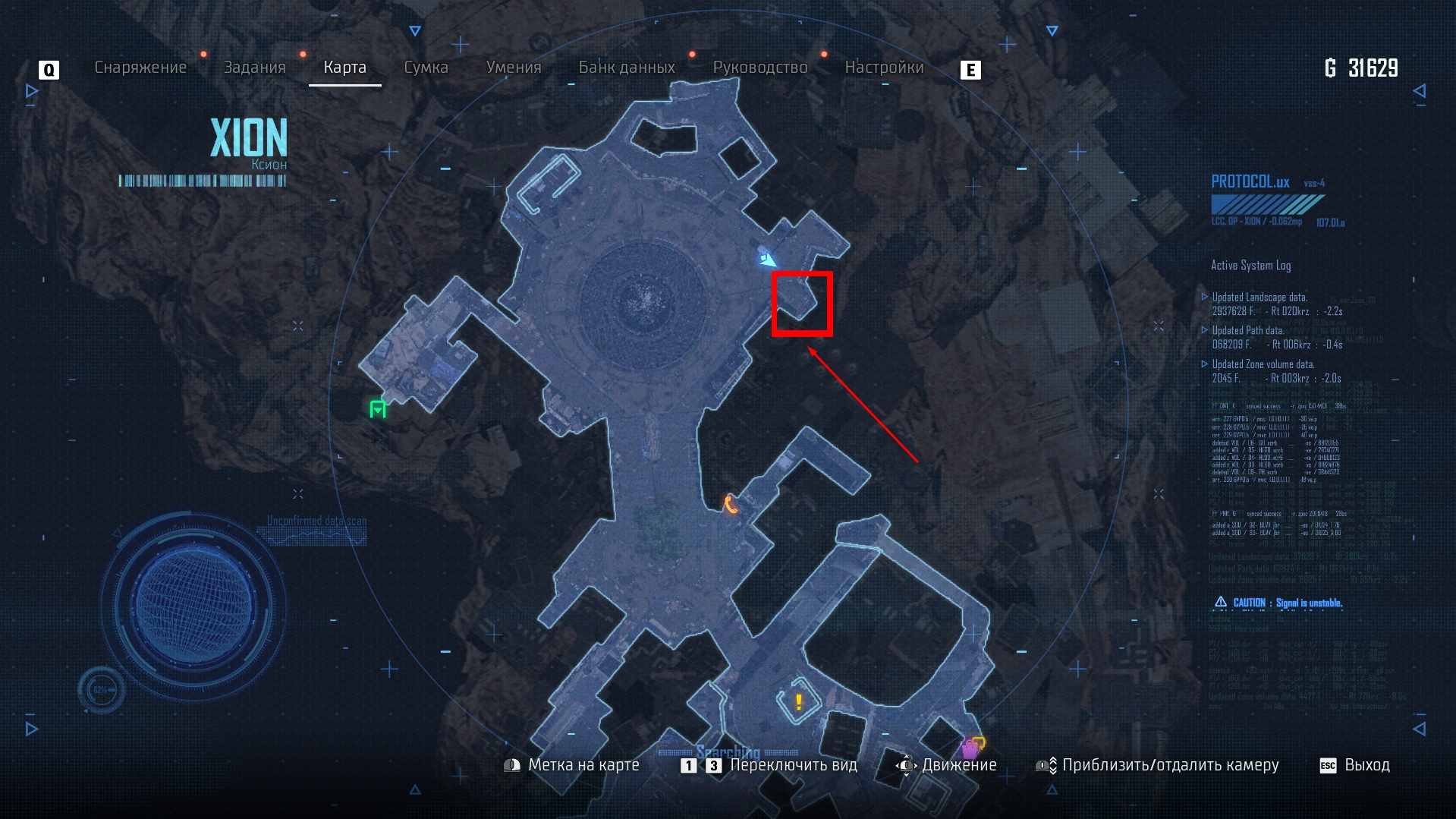Viewport: 1456px width, 819px height.
Task: Select the player position arrow marker
Action: [767, 260]
